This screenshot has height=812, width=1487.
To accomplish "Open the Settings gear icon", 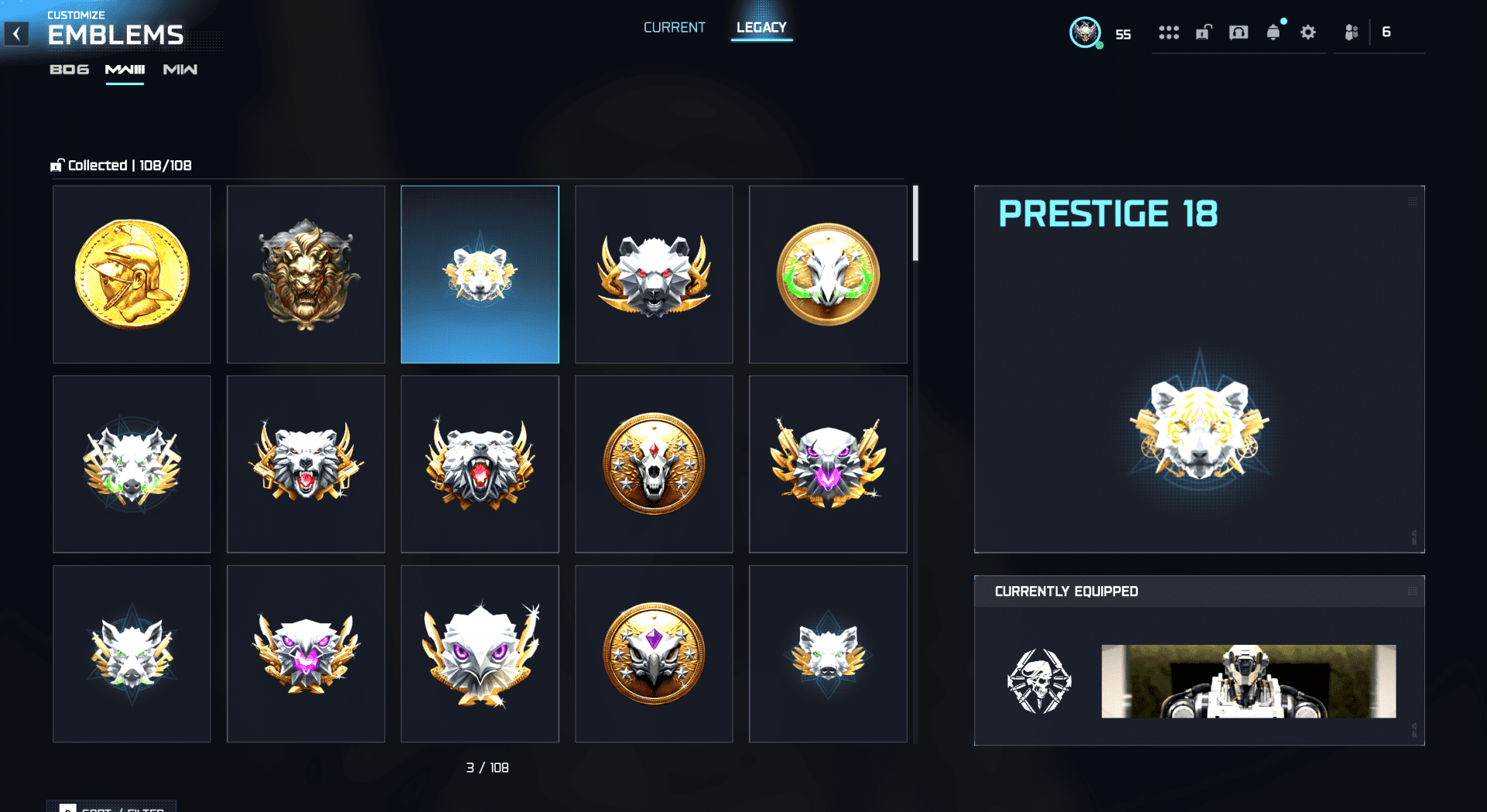I will click(1307, 33).
